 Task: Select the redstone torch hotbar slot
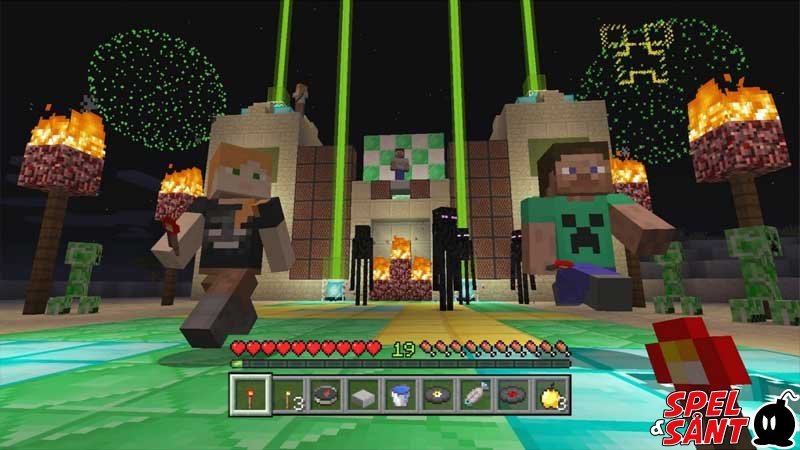[250, 393]
